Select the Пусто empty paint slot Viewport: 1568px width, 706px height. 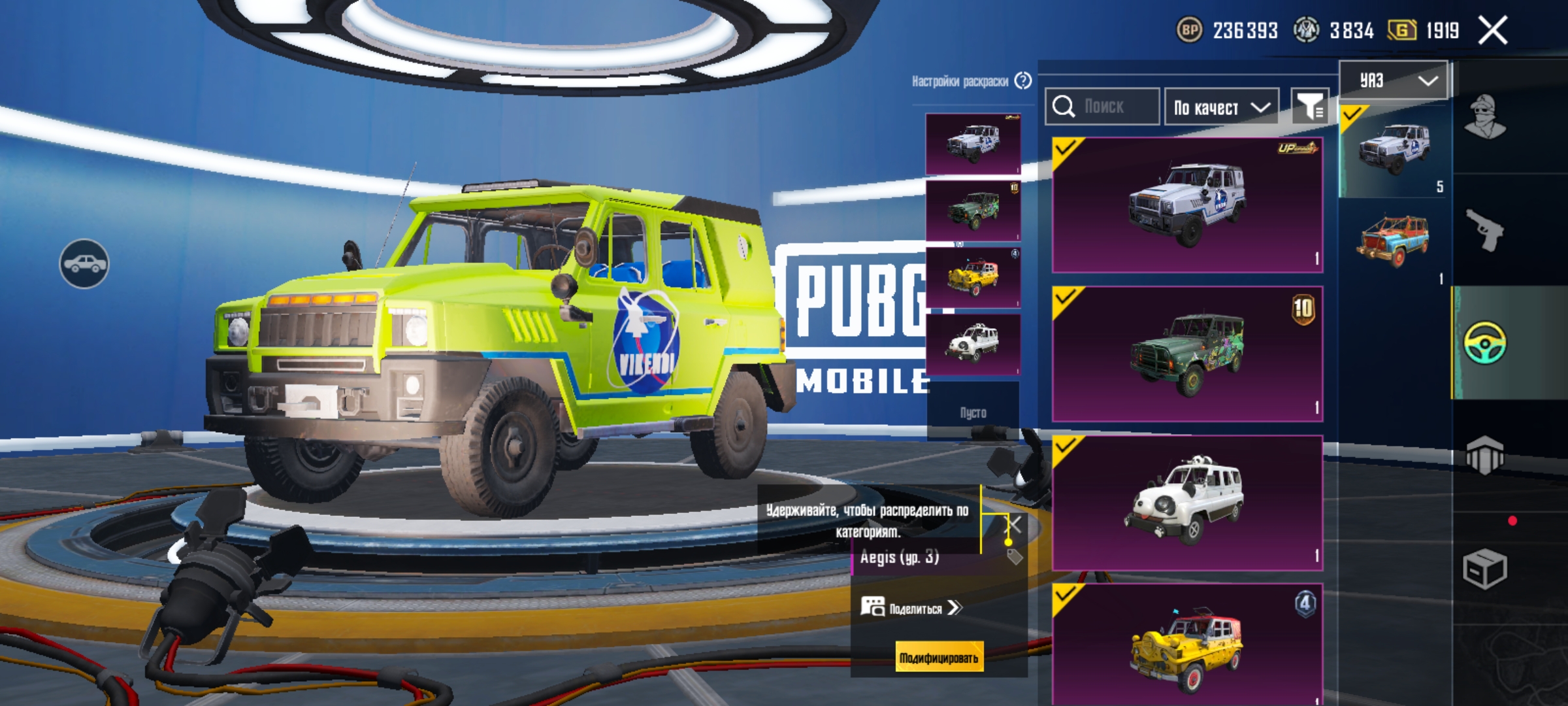point(973,412)
